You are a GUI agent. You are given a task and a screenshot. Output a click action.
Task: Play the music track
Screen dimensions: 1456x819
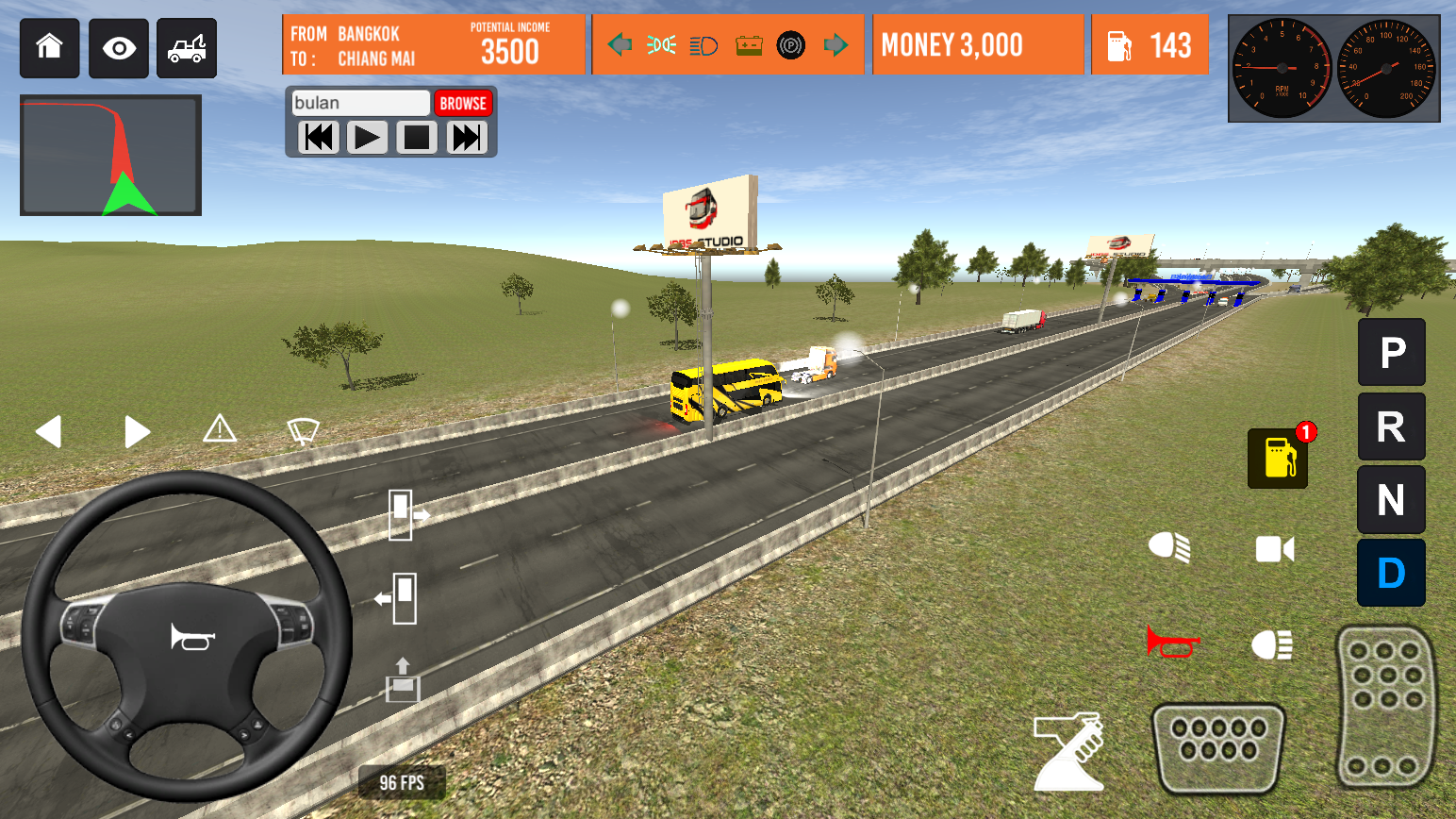367,138
